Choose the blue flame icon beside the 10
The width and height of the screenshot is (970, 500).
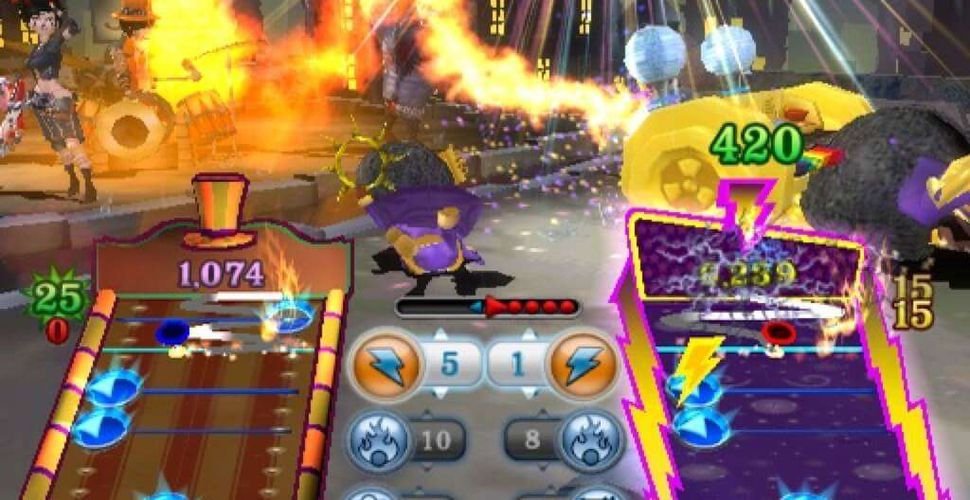pyautogui.click(x=377, y=438)
